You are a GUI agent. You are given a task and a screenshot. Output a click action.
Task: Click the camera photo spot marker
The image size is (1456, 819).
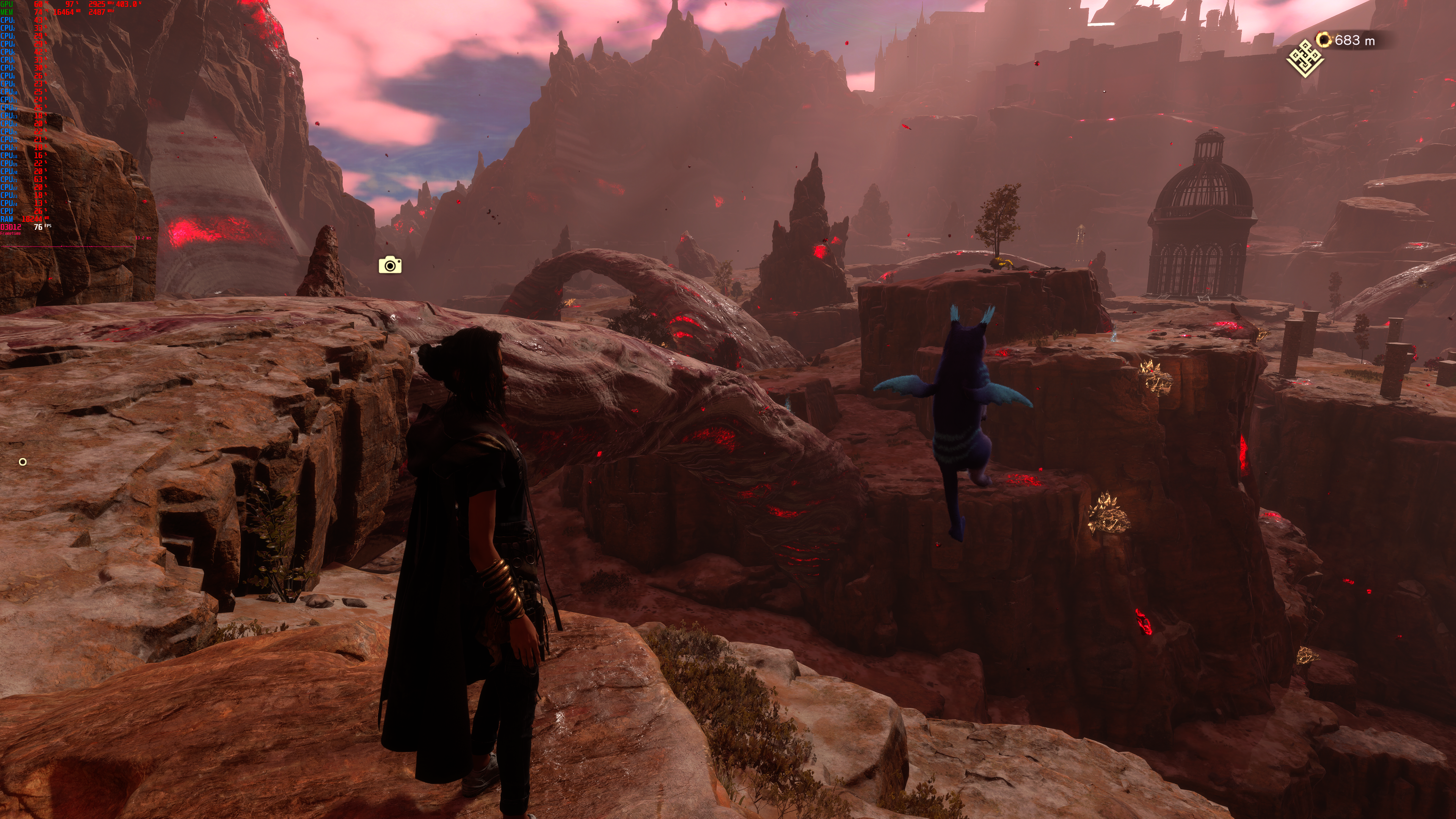(x=390, y=265)
